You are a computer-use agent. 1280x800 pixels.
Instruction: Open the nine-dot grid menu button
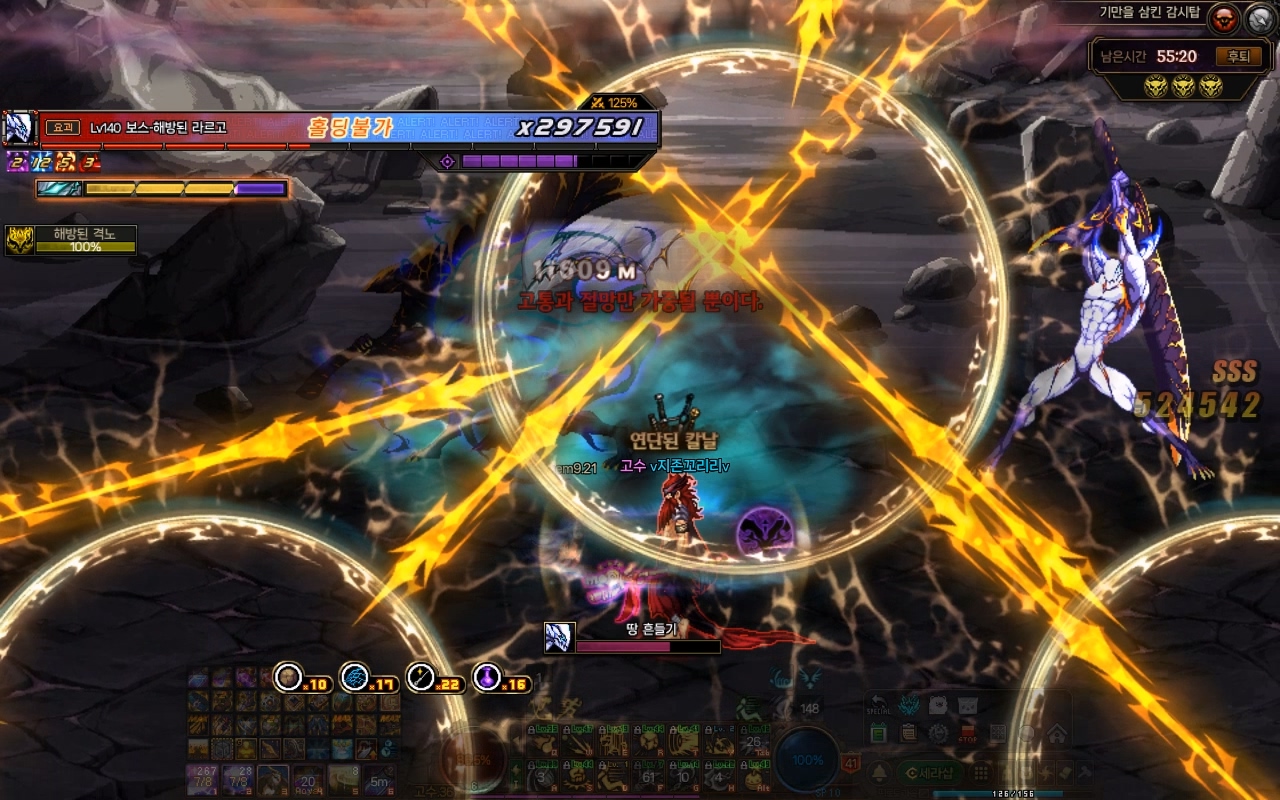(982, 772)
